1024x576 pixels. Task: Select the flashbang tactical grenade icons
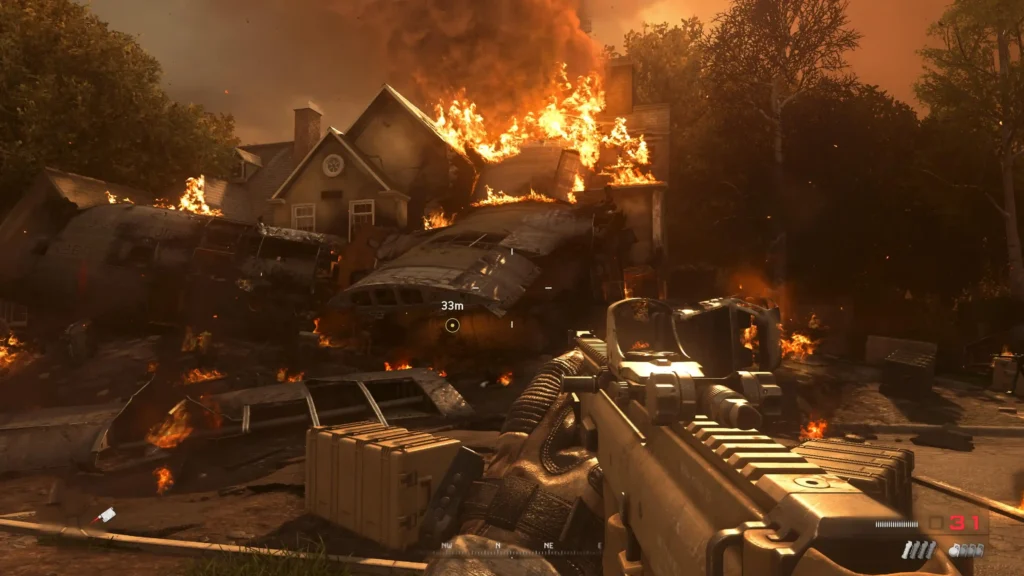click(x=918, y=550)
